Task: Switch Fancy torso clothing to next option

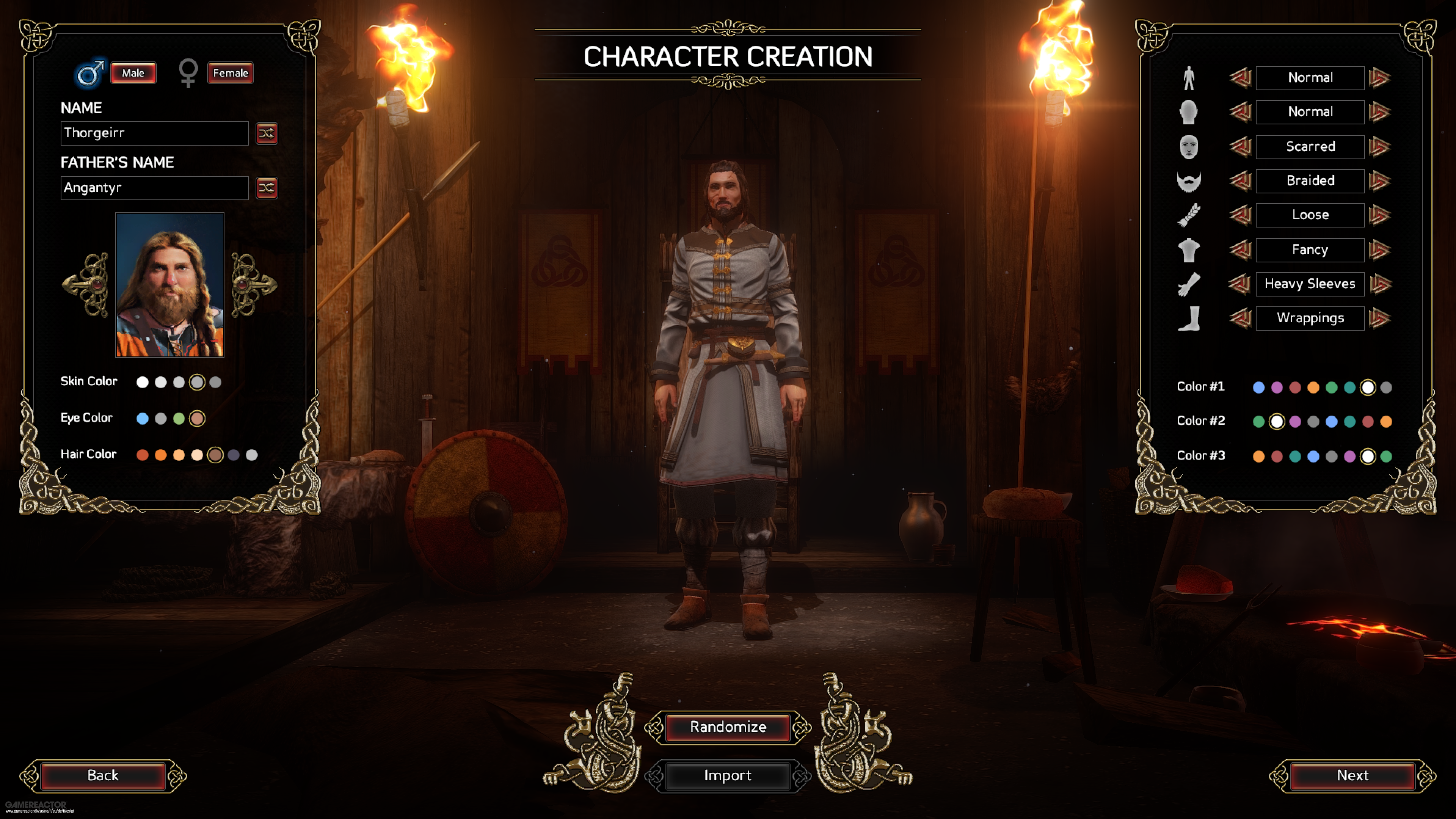Action: tap(1380, 250)
